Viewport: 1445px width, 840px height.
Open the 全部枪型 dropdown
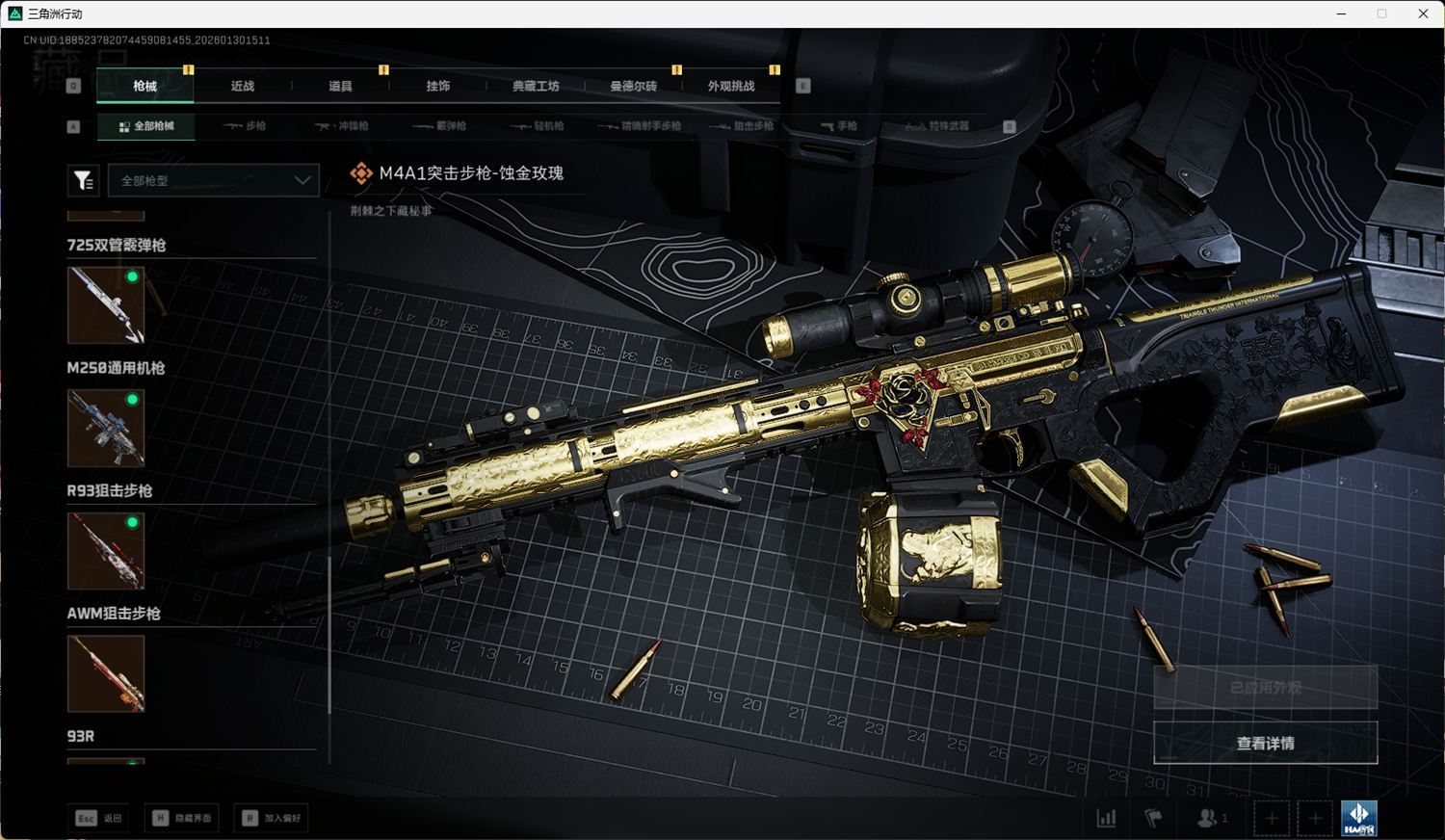point(214,180)
